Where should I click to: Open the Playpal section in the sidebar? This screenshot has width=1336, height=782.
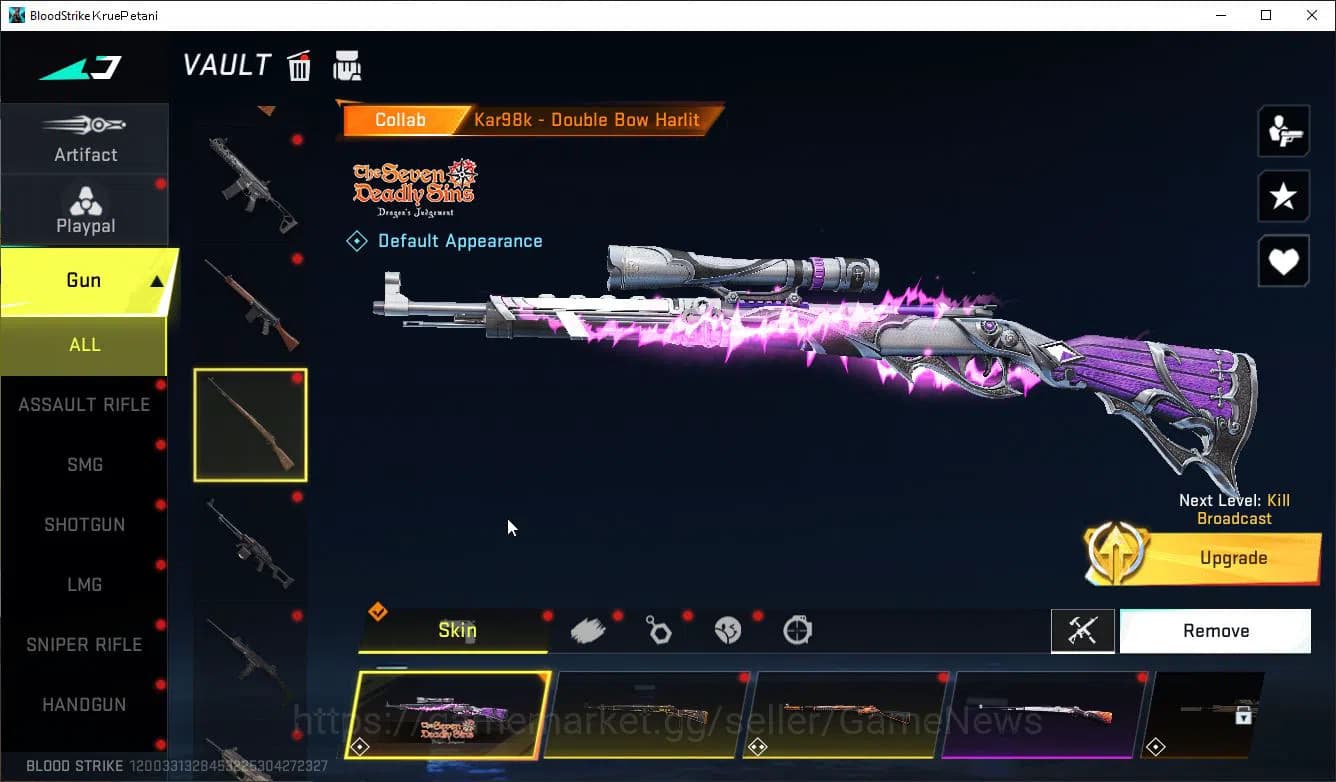tap(85, 209)
